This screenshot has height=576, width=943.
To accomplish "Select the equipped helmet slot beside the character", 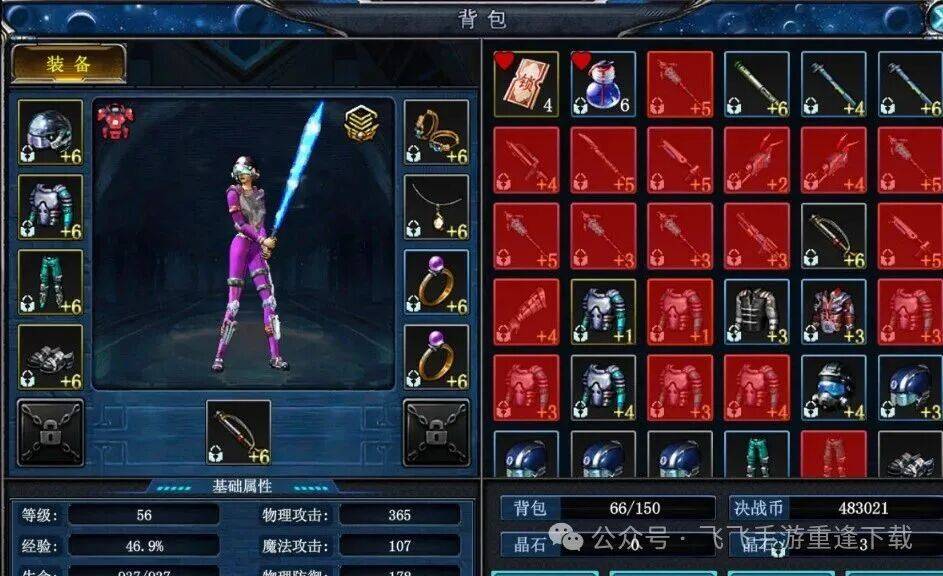I will click(50, 132).
